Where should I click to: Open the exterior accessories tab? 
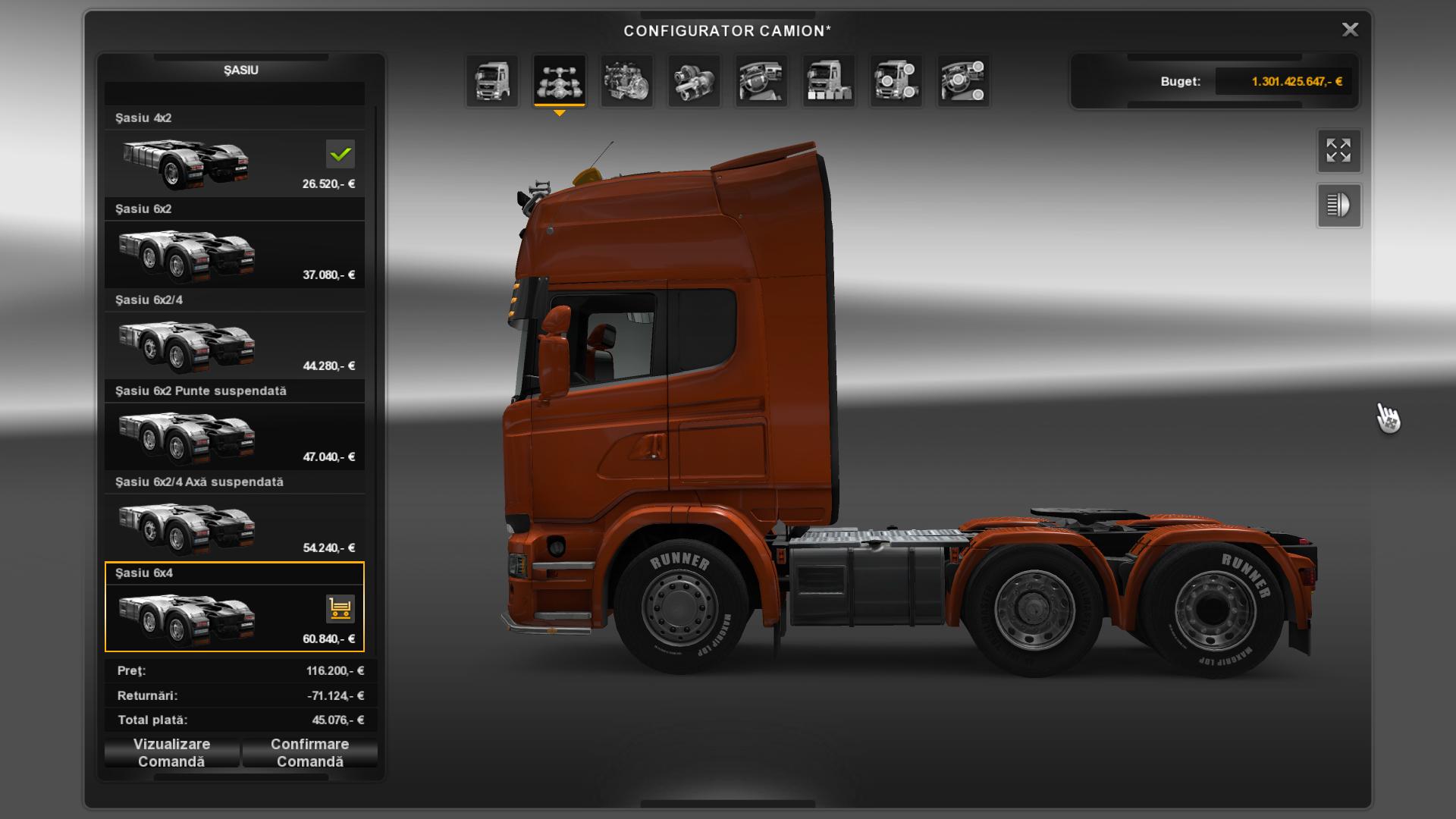point(896,81)
